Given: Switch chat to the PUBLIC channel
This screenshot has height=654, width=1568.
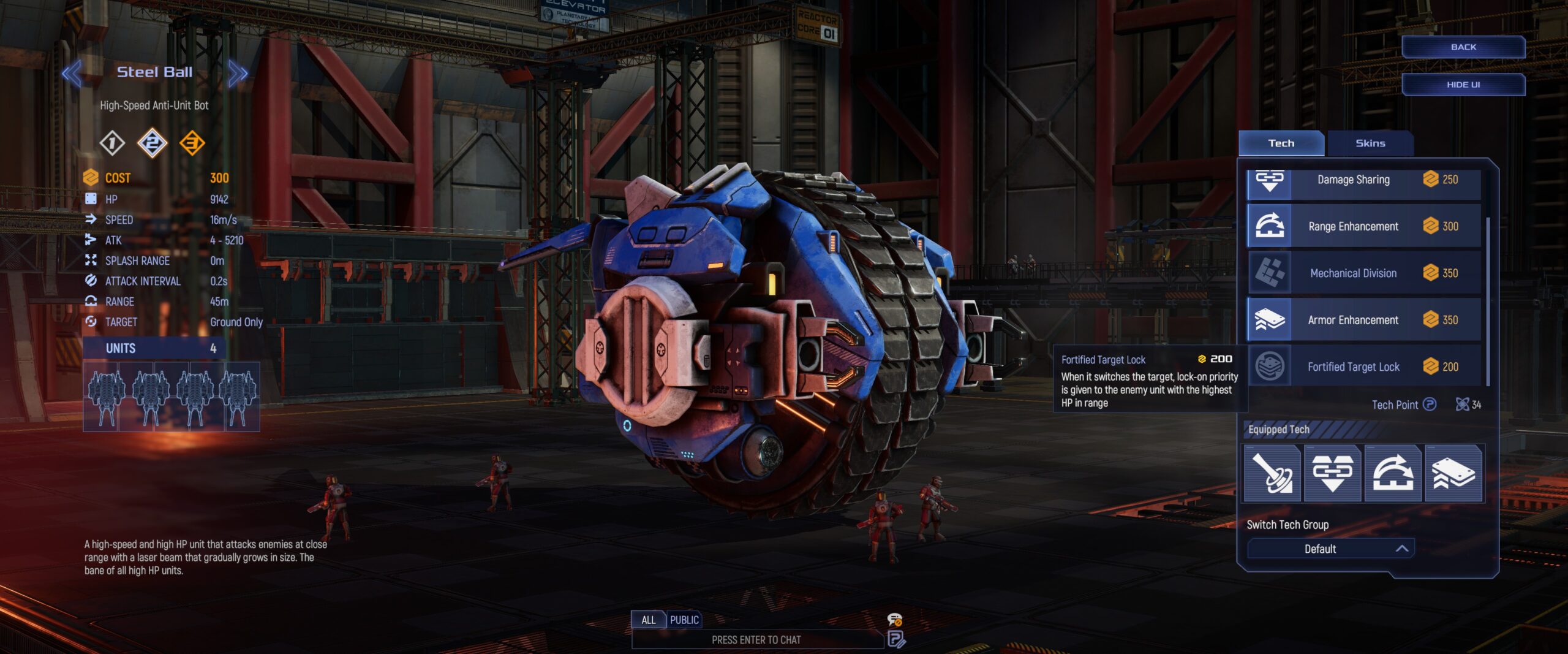Looking at the screenshot, I should tap(684, 620).
